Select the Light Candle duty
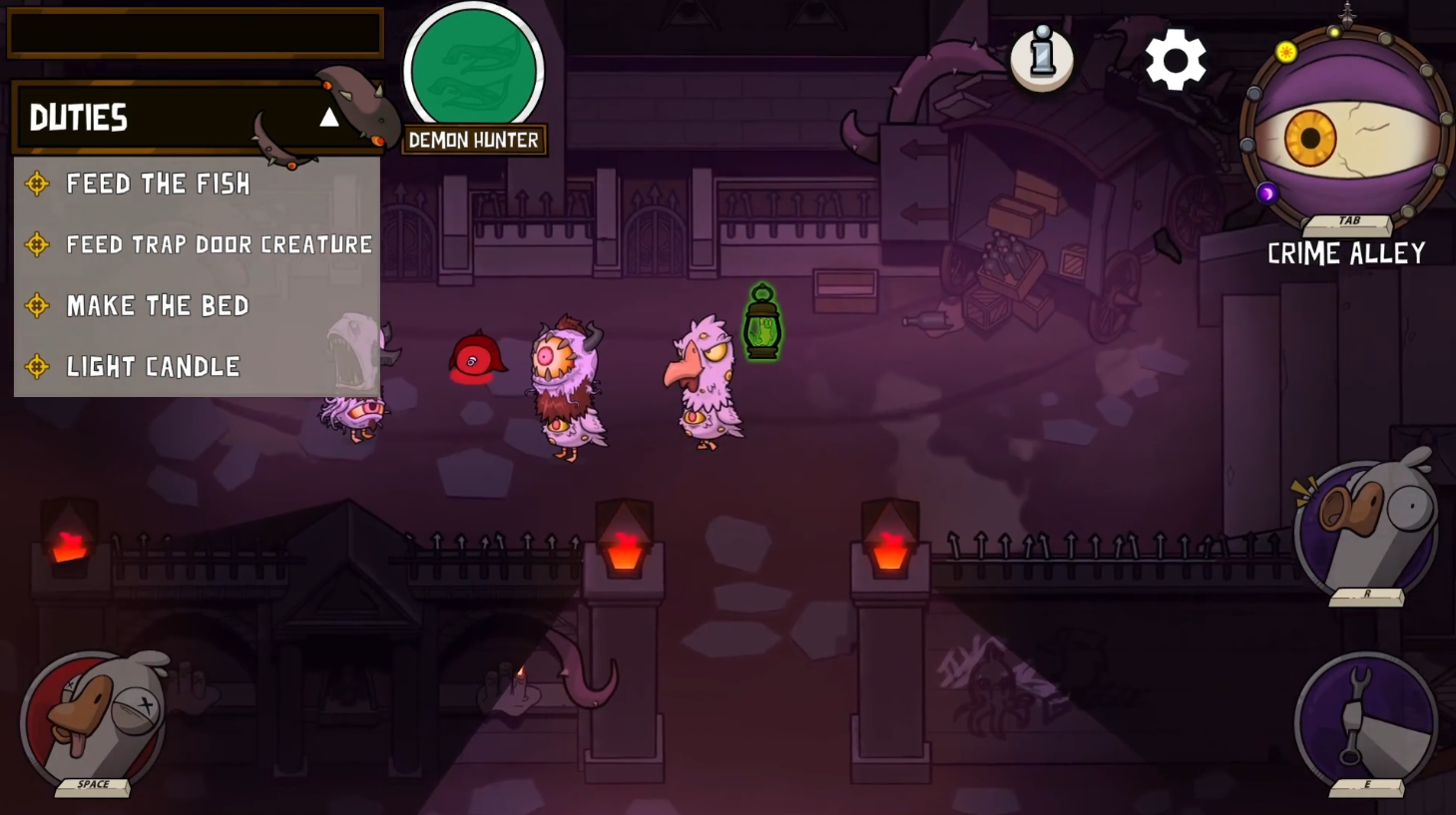This screenshot has width=1456, height=815. [x=153, y=366]
